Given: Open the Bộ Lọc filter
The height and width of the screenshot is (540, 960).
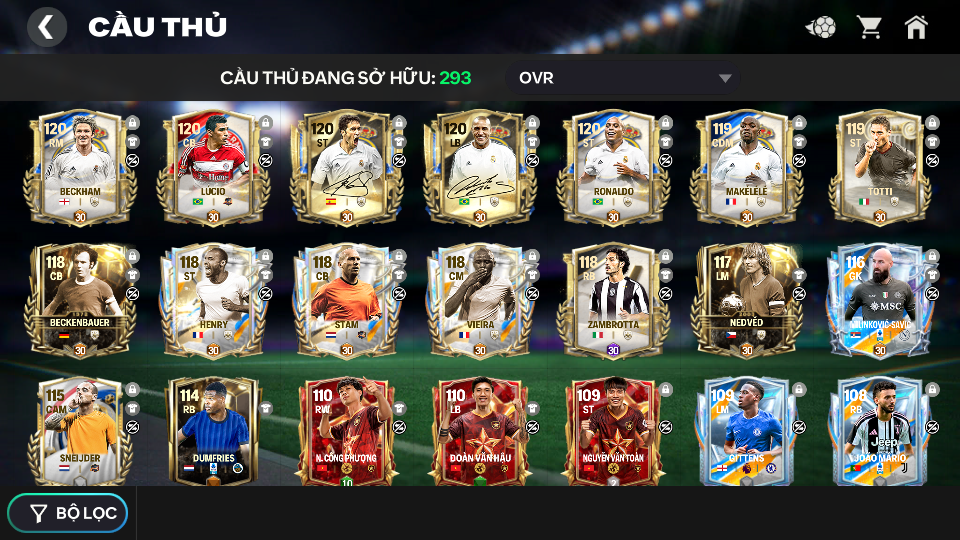Looking at the screenshot, I should [x=68, y=513].
